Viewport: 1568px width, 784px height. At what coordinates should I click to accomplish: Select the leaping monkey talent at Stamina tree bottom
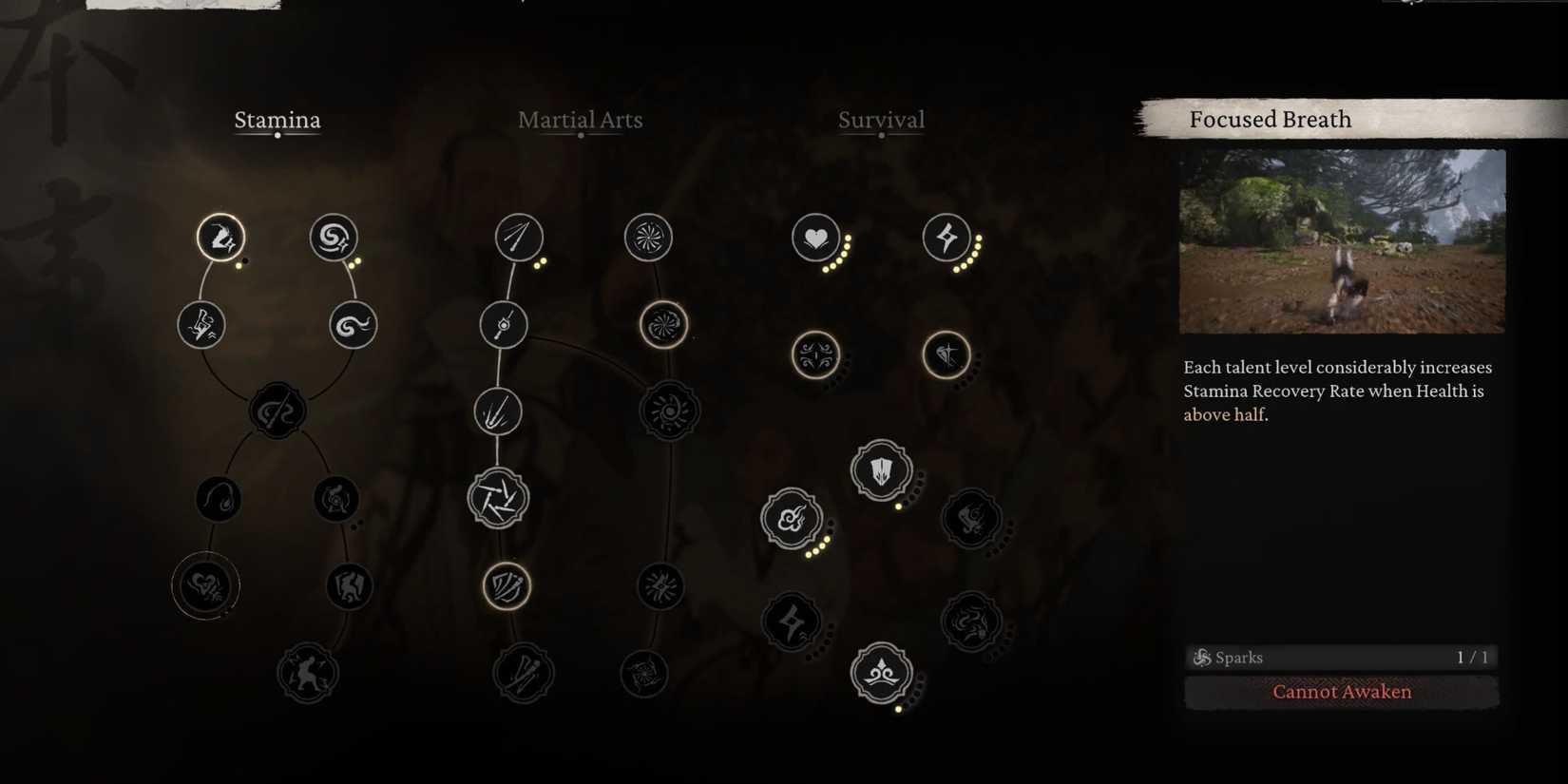coord(307,672)
